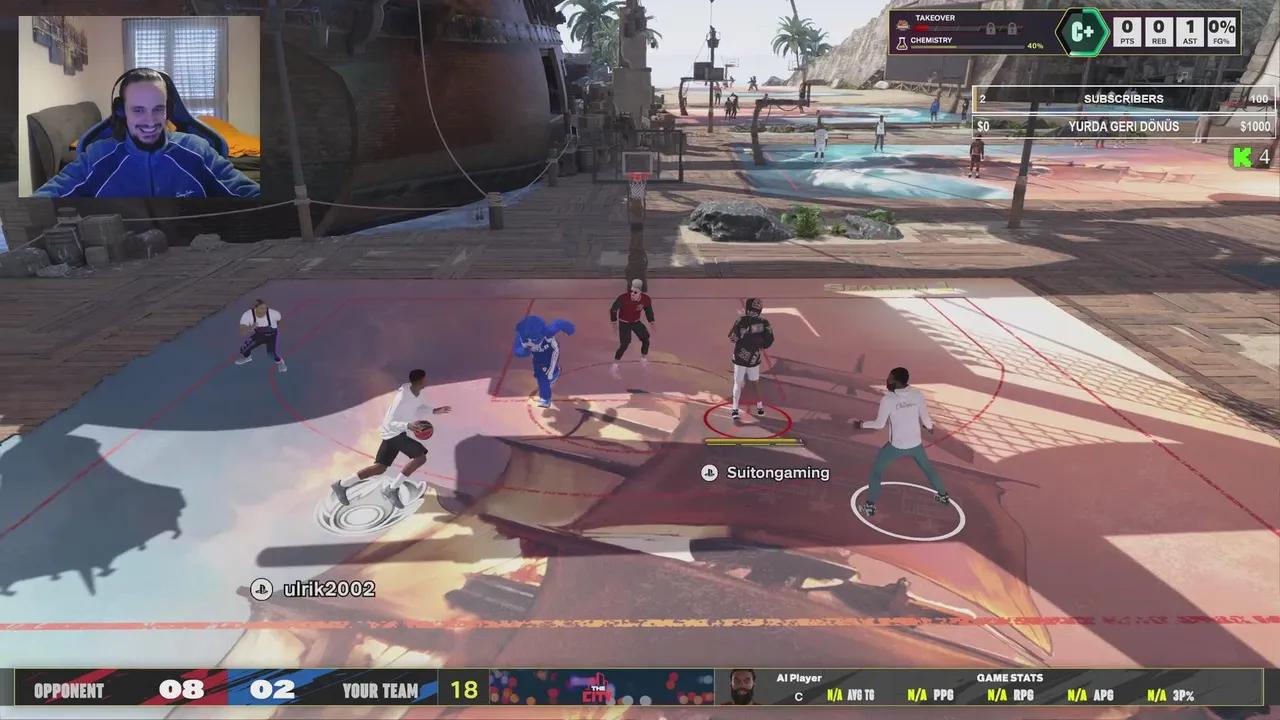Select the C+ teammate grade badge
This screenshot has width=1280, height=720.
1081,31
